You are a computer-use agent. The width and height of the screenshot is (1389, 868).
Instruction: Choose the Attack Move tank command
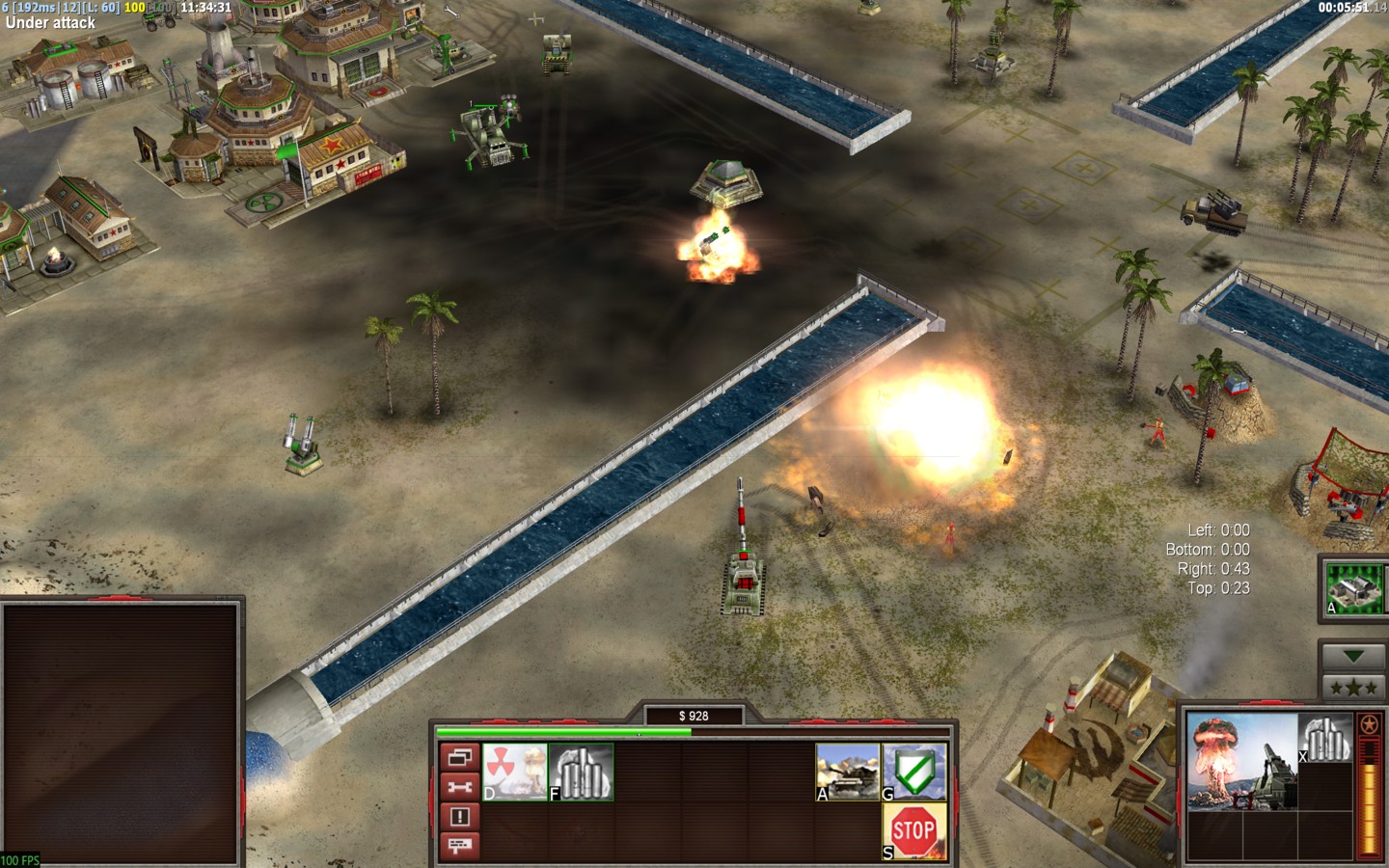pos(848,772)
